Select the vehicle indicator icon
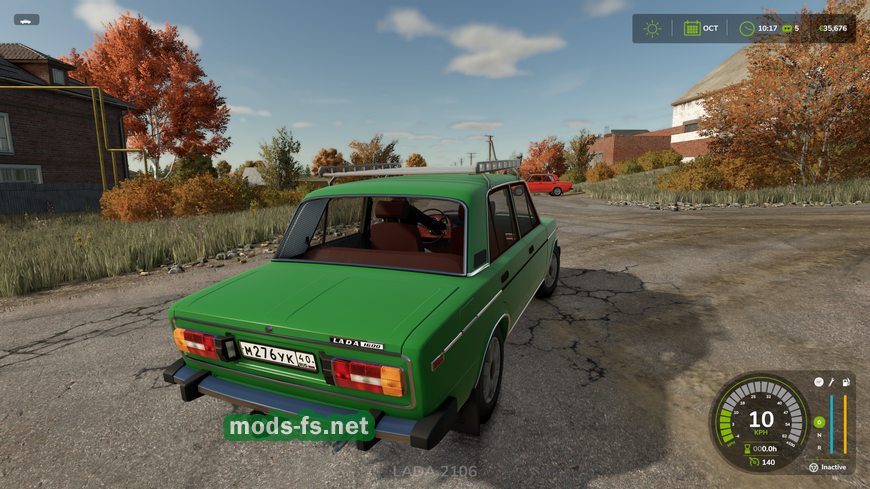This screenshot has width=870, height=489. (26, 19)
